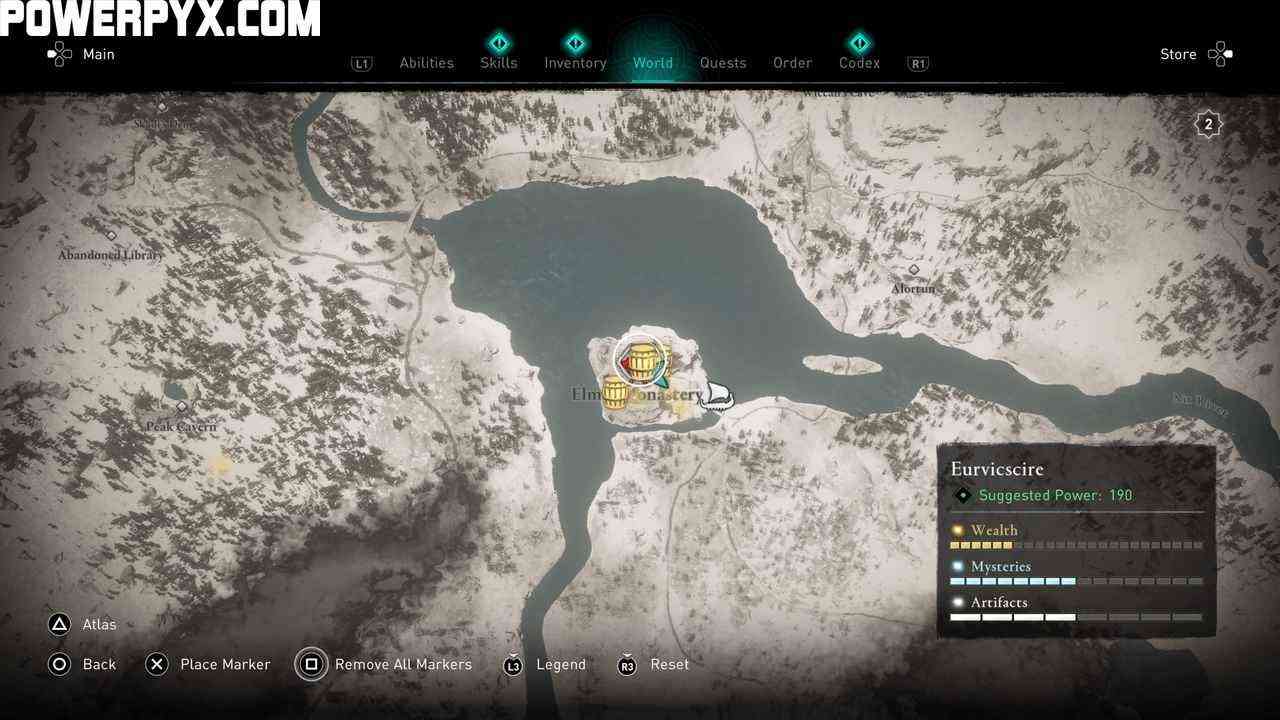The width and height of the screenshot is (1280, 720).
Task: Select the wealth barrel circled in white
Action: (641, 360)
